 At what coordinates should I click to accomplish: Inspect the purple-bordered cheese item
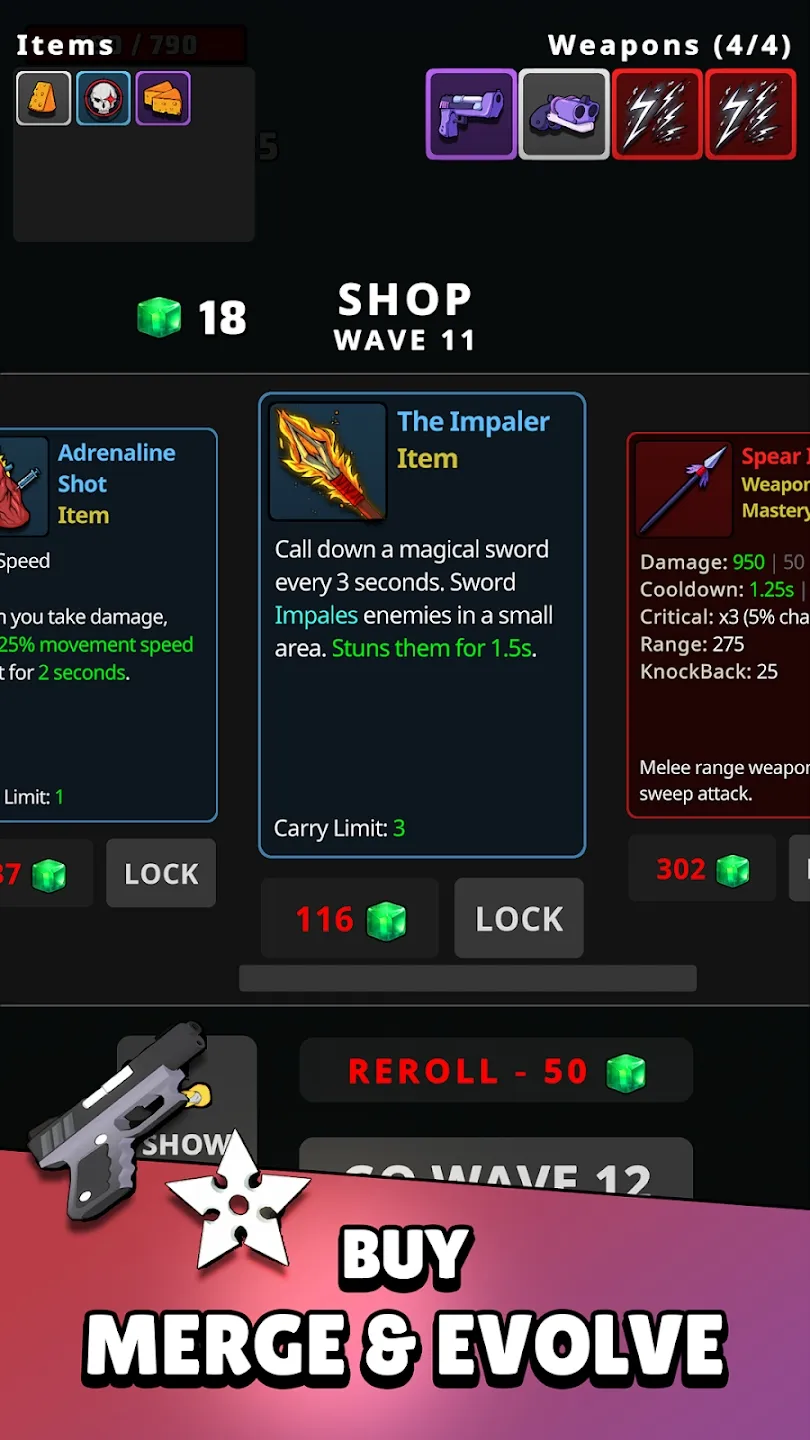pos(163,98)
